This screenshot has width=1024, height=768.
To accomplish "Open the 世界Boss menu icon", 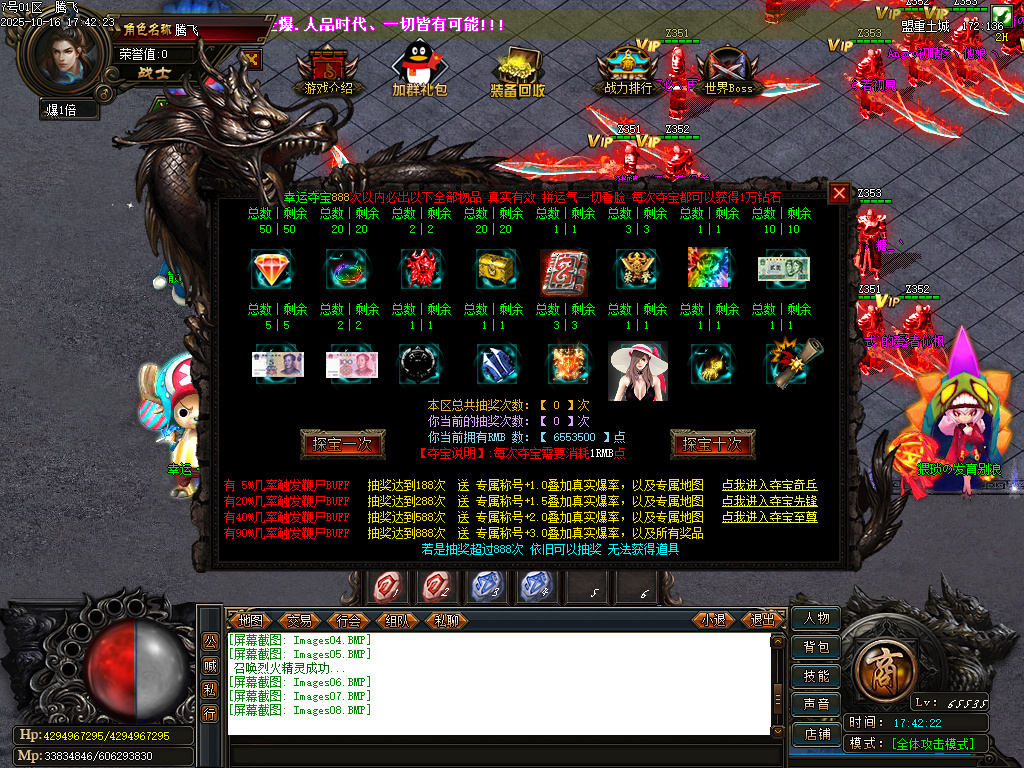I will (728, 70).
